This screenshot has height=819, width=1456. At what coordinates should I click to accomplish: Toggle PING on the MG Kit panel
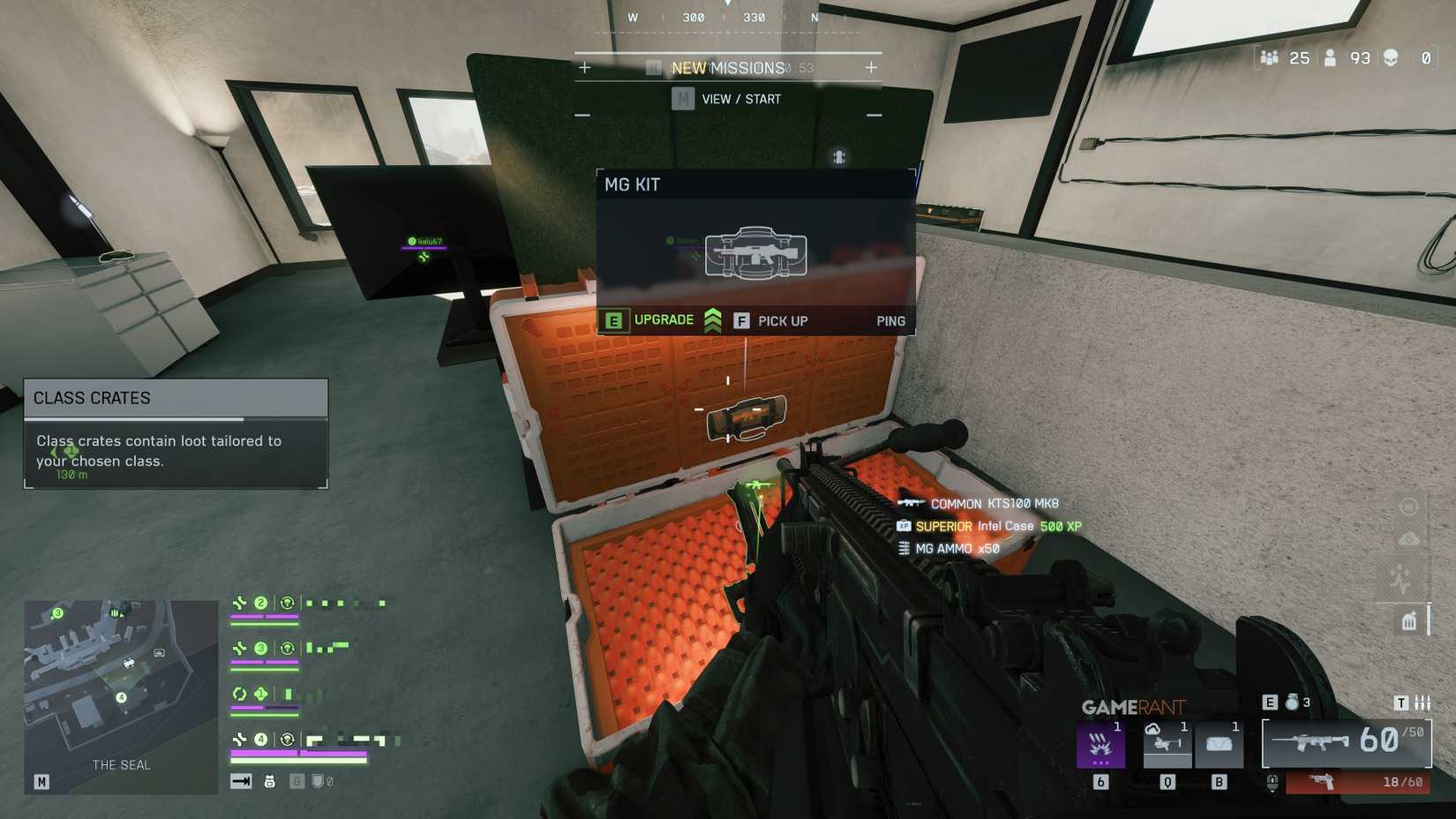coord(890,321)
